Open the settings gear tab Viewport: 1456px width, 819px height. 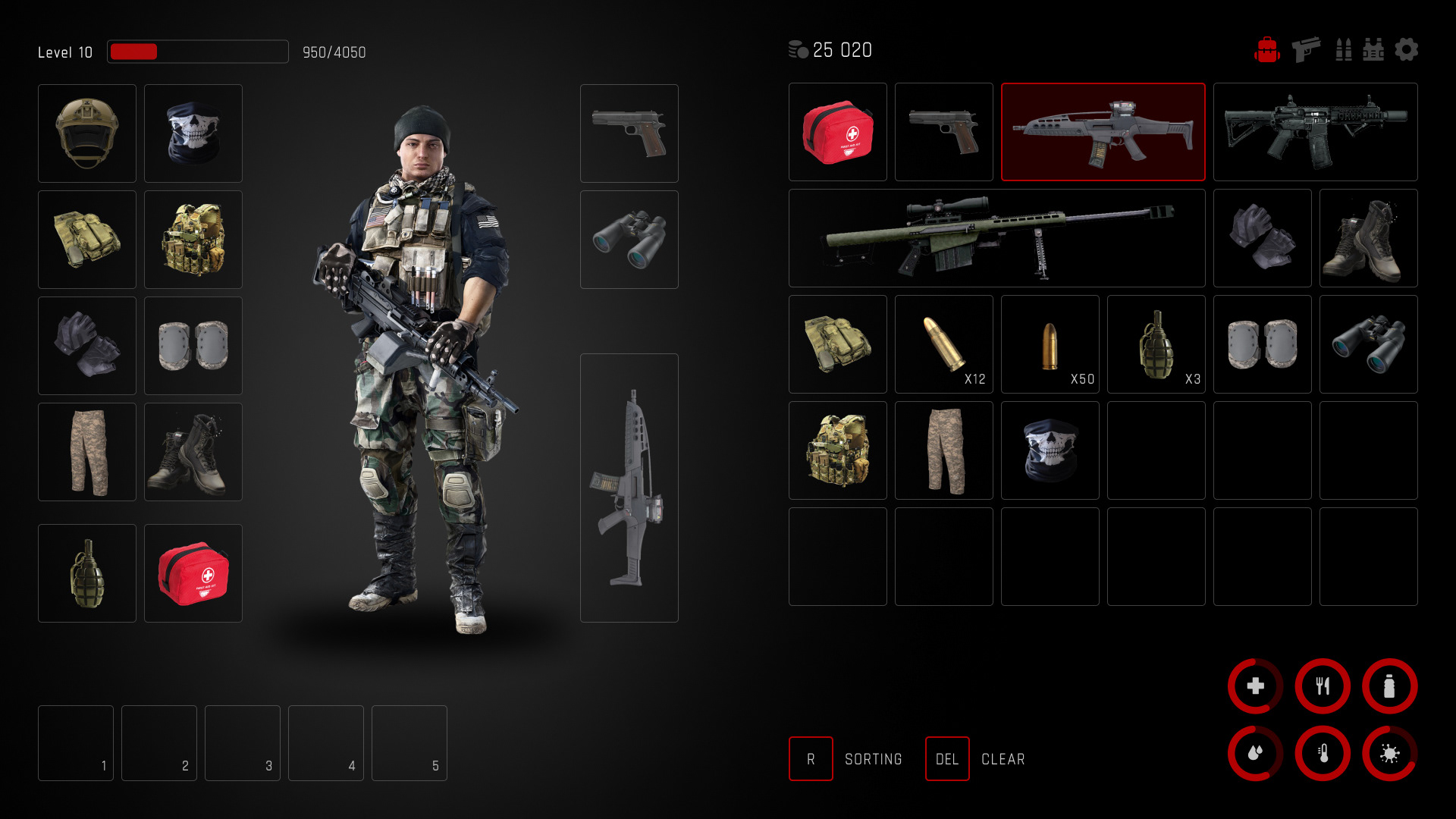pyautogui.click(x=1406, y=50)
